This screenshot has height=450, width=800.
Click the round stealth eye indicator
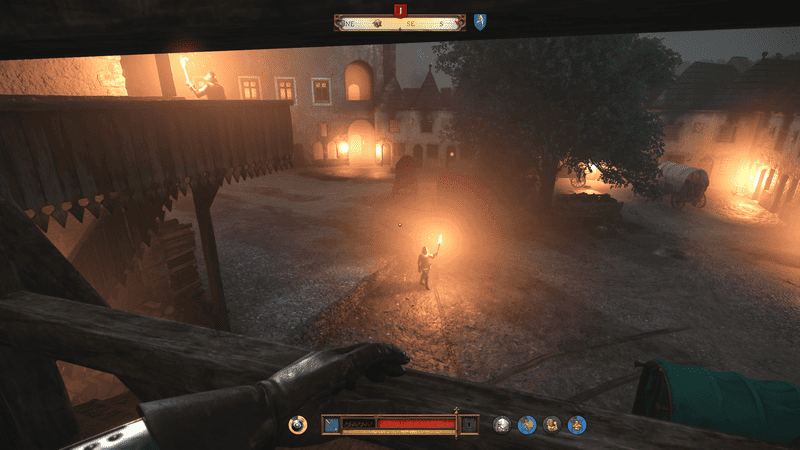click(x=297, y=425)
